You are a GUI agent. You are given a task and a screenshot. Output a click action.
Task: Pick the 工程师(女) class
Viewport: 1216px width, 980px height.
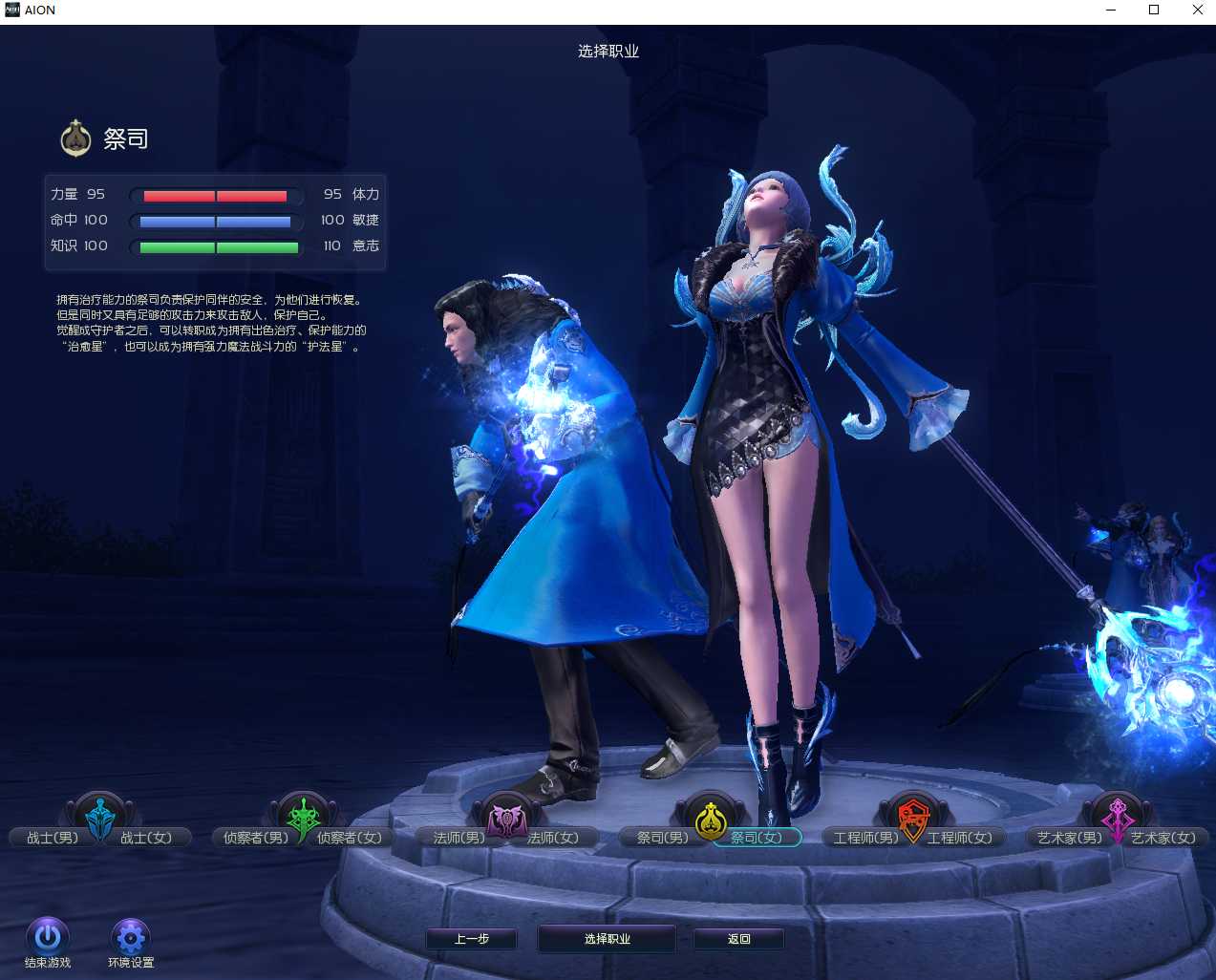pyautogui.click(x=960, y=838)
